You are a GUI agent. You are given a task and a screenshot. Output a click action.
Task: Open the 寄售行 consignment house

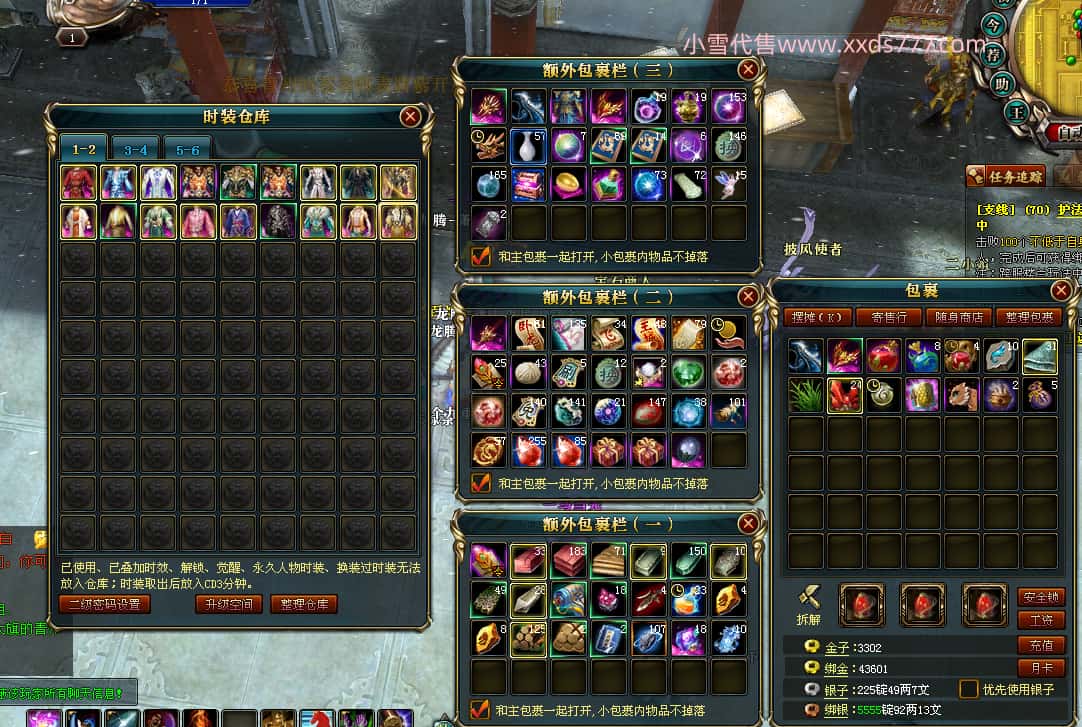pyautogui.click(x=881, y=317)
